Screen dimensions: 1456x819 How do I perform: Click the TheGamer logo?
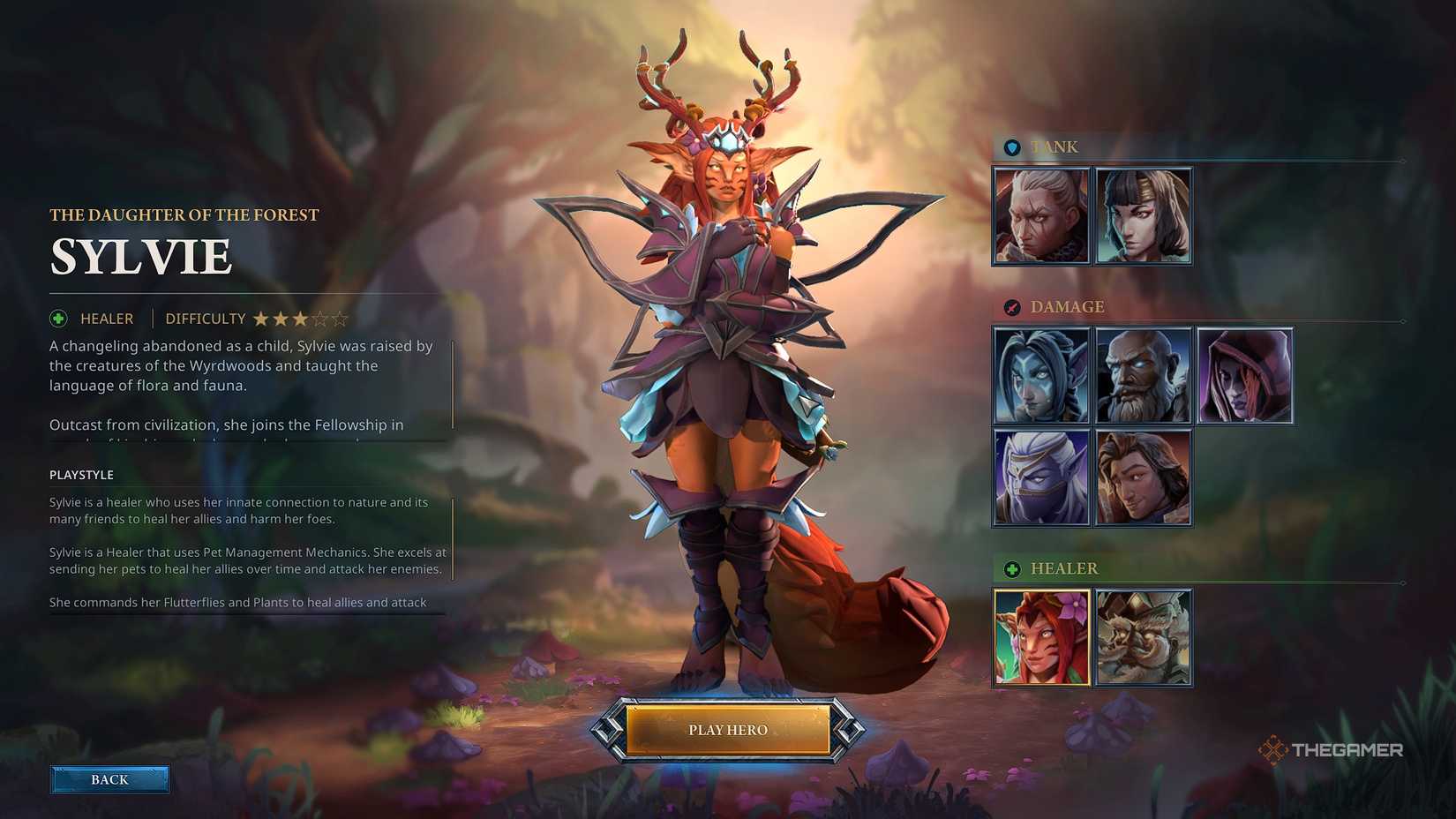click(x=1329, y=748)
